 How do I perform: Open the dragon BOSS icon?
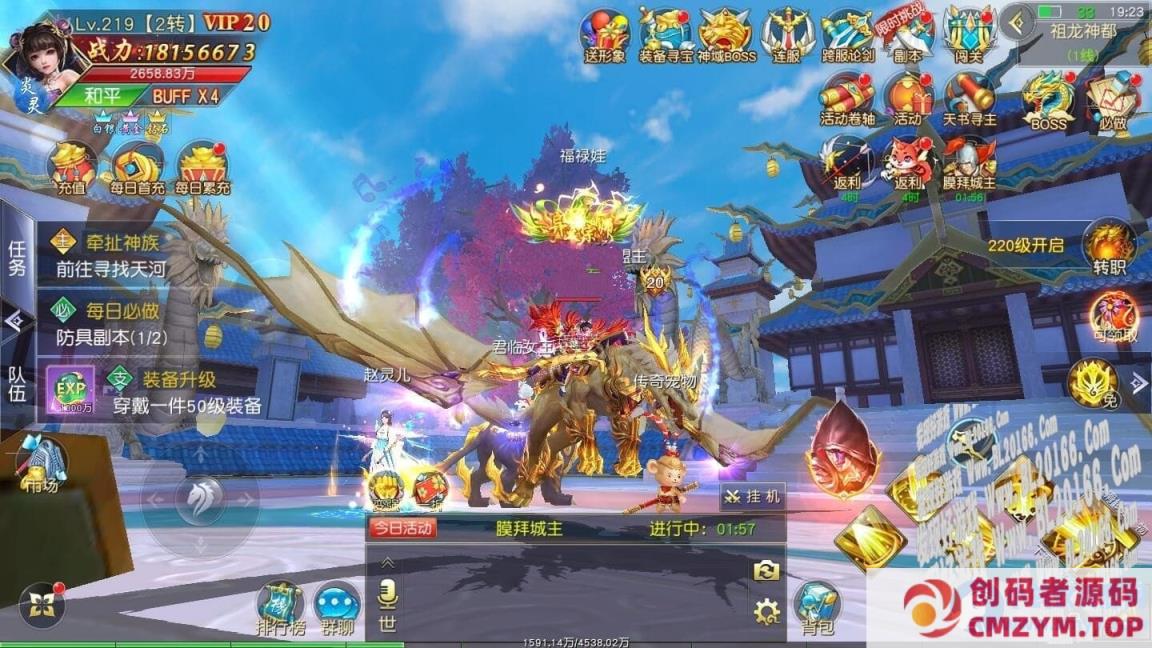[x=1048, y=100]
